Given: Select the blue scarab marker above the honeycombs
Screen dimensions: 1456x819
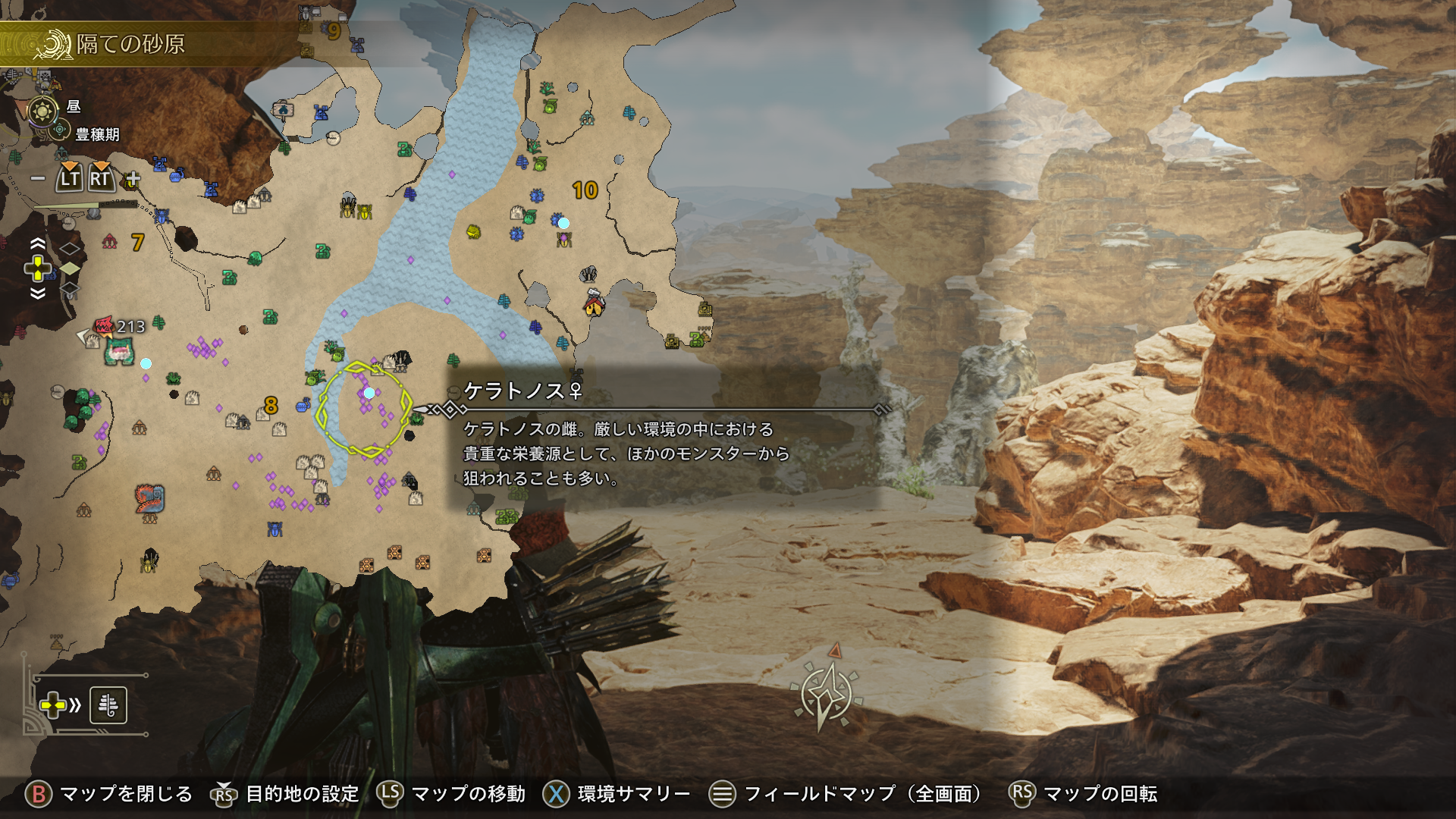Looking at the screenshot, I should pos(275,529).
